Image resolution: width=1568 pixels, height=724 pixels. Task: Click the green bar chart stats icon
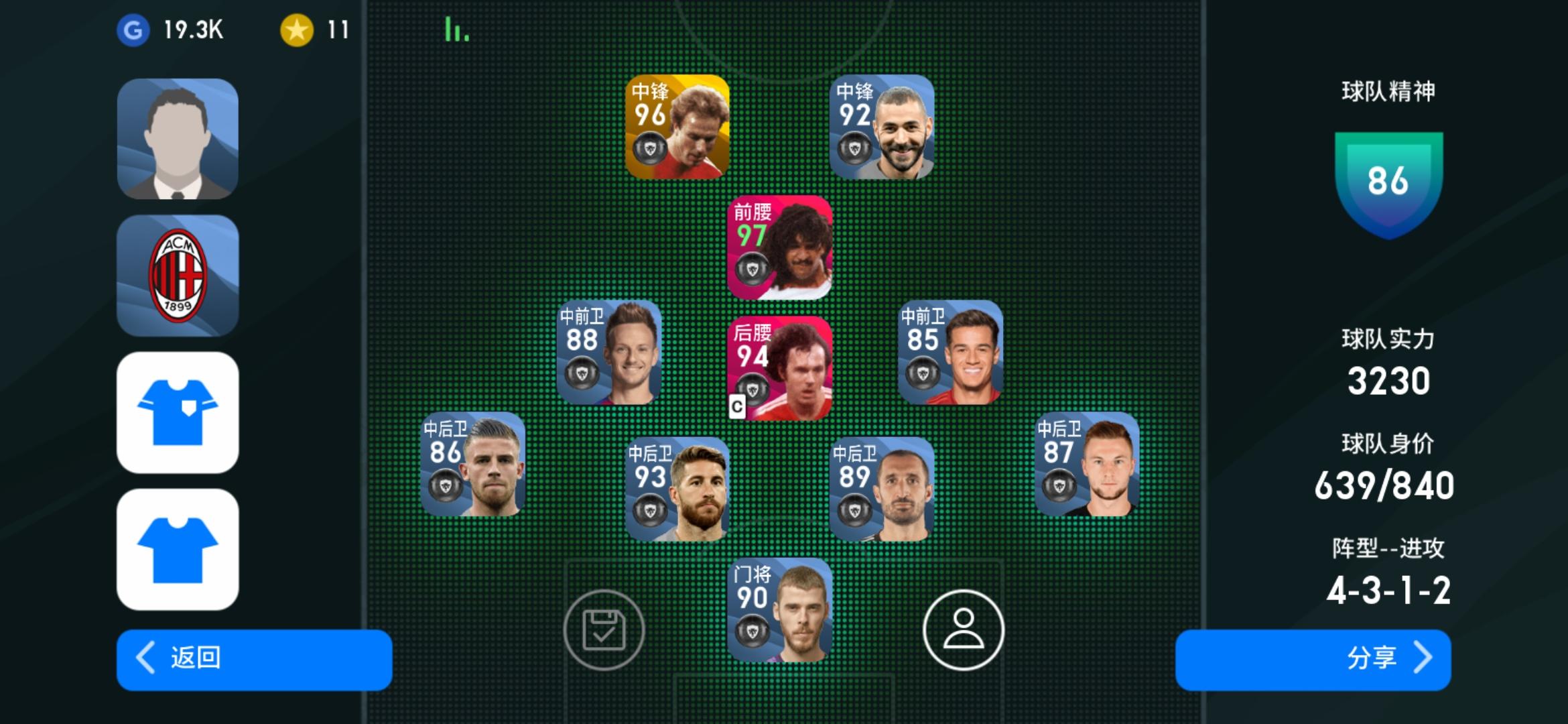pos(455,28)
